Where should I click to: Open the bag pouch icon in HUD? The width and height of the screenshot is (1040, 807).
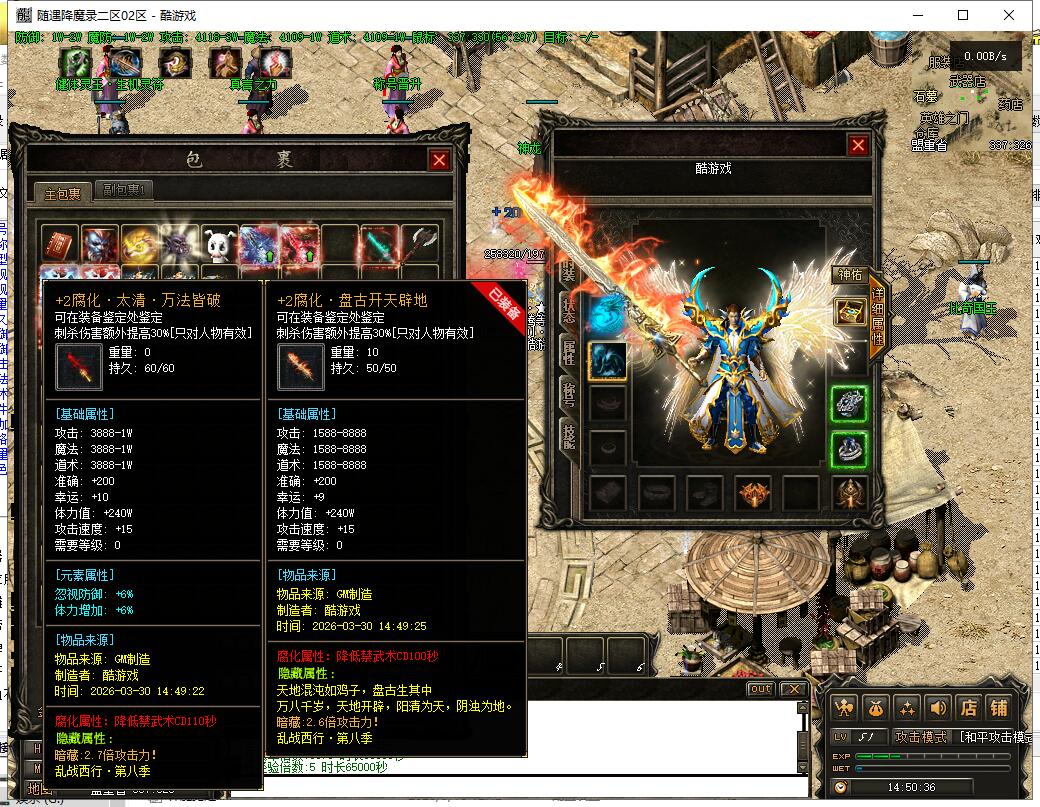click(x=875, y=707)
